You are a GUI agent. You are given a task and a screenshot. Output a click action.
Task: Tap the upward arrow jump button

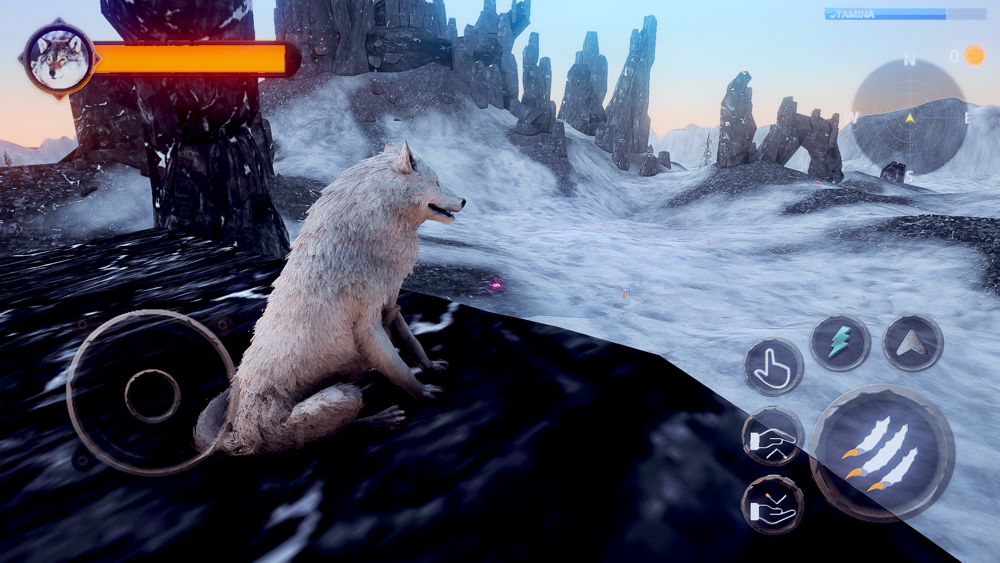tap(912, 342)
